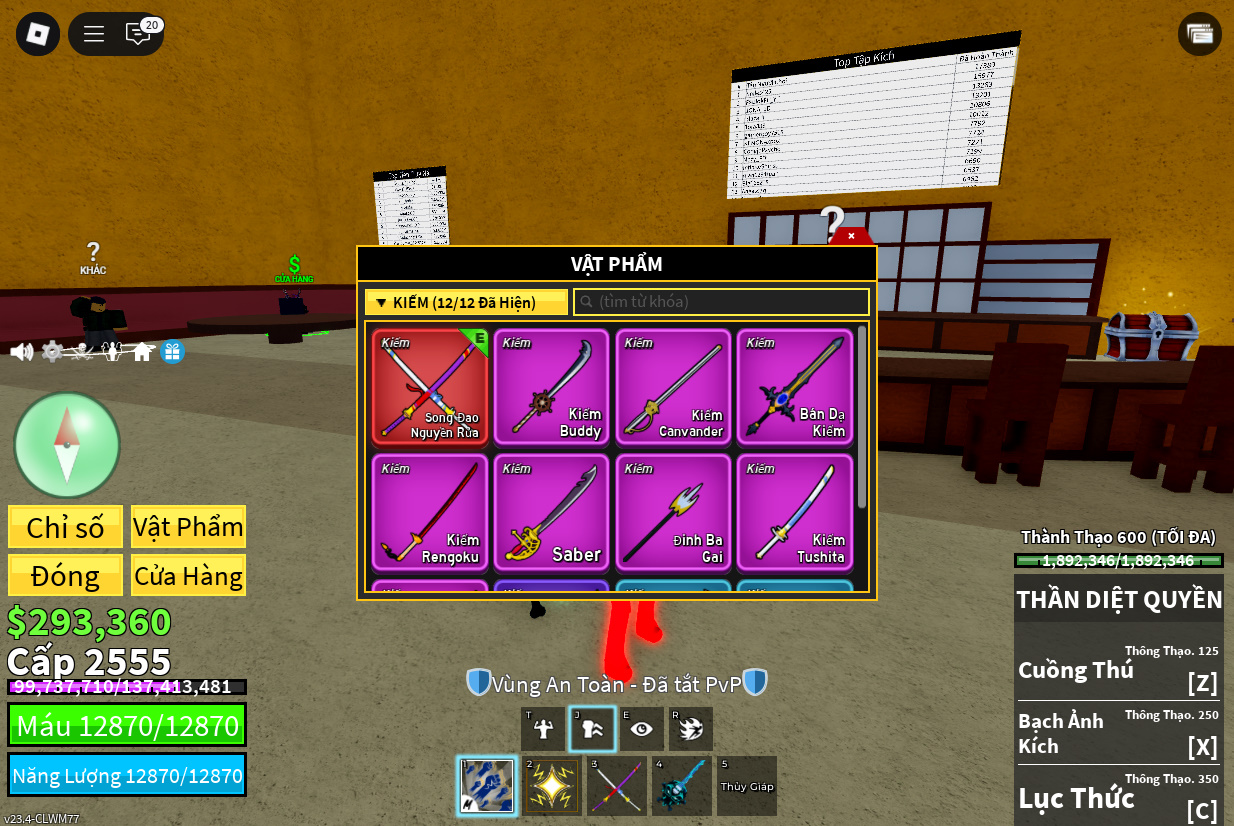1234x826 pixels.
Task: Toggle the eye ability icon
Action: [x=641, y=729]
